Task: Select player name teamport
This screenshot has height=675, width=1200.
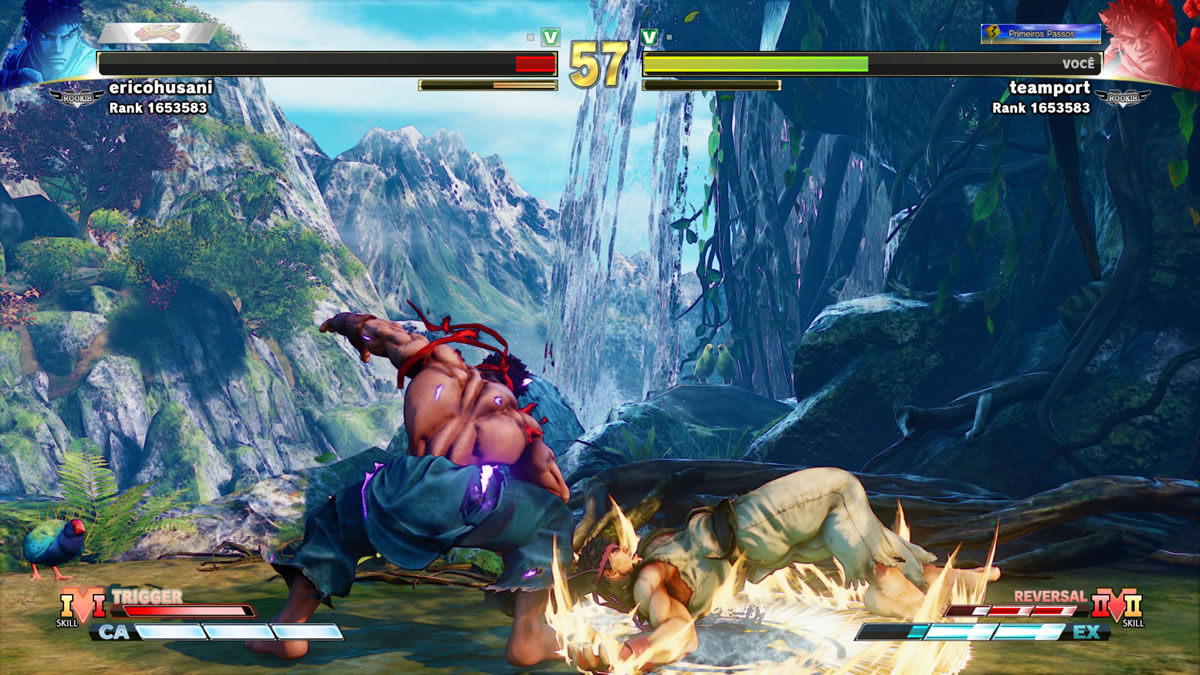Action: pyautogui.click(x=1049, y=88)
